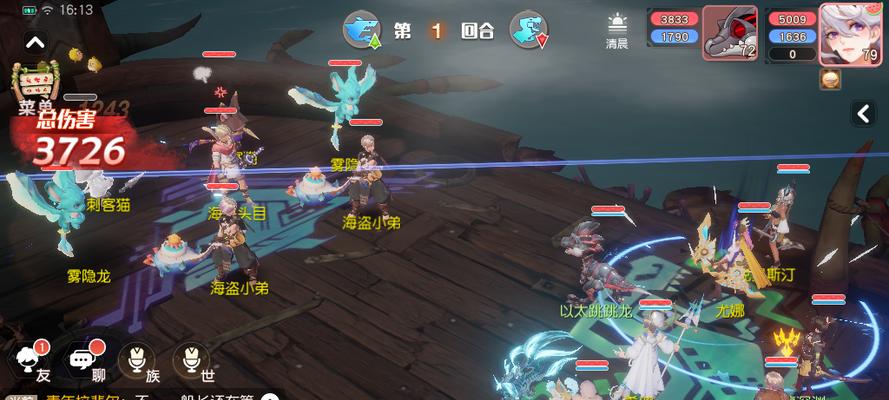
Task: Select the white-haired player character portrait
Action: [844, 32]
